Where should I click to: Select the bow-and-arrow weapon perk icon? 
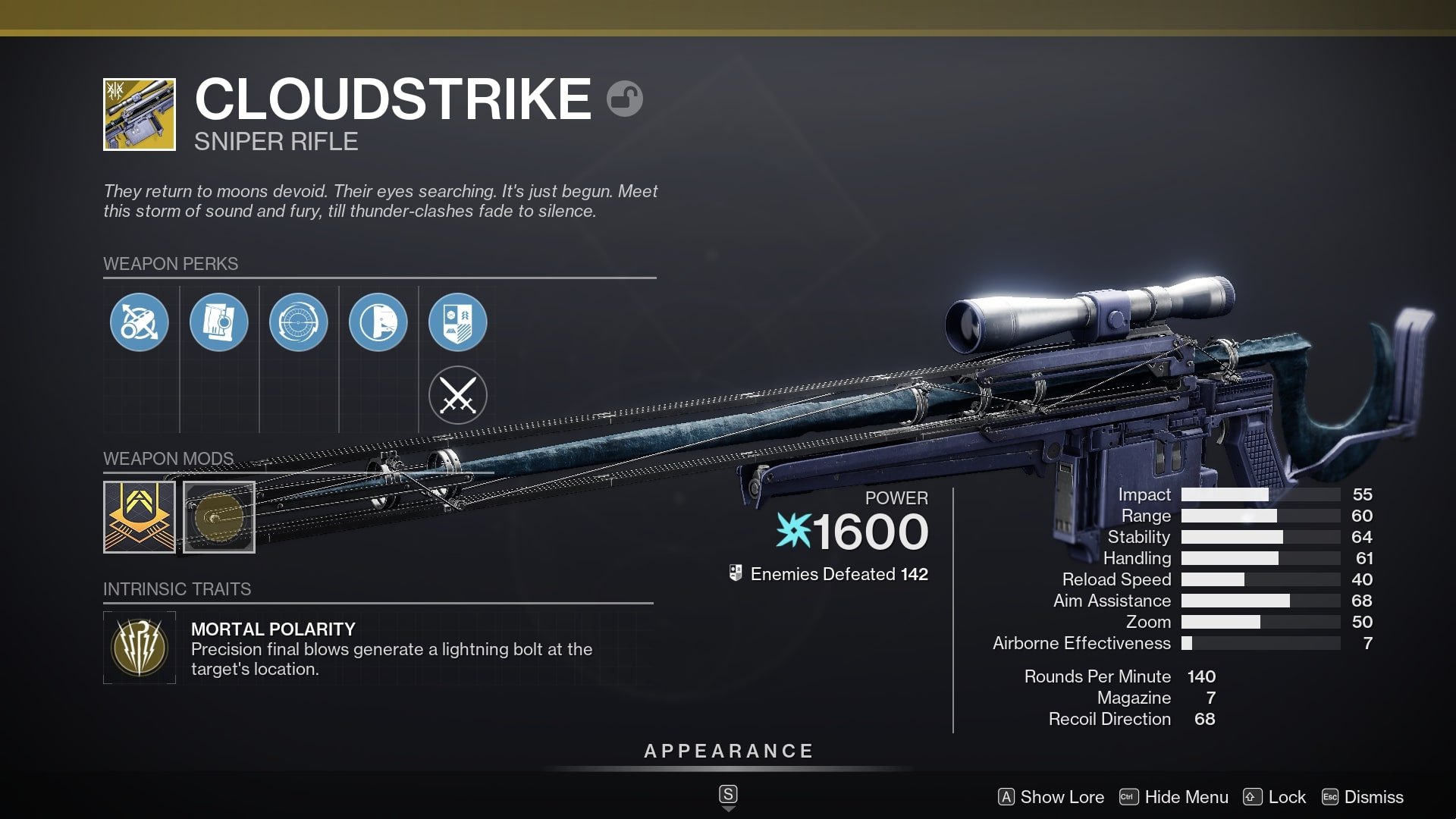tap(139, 322)
